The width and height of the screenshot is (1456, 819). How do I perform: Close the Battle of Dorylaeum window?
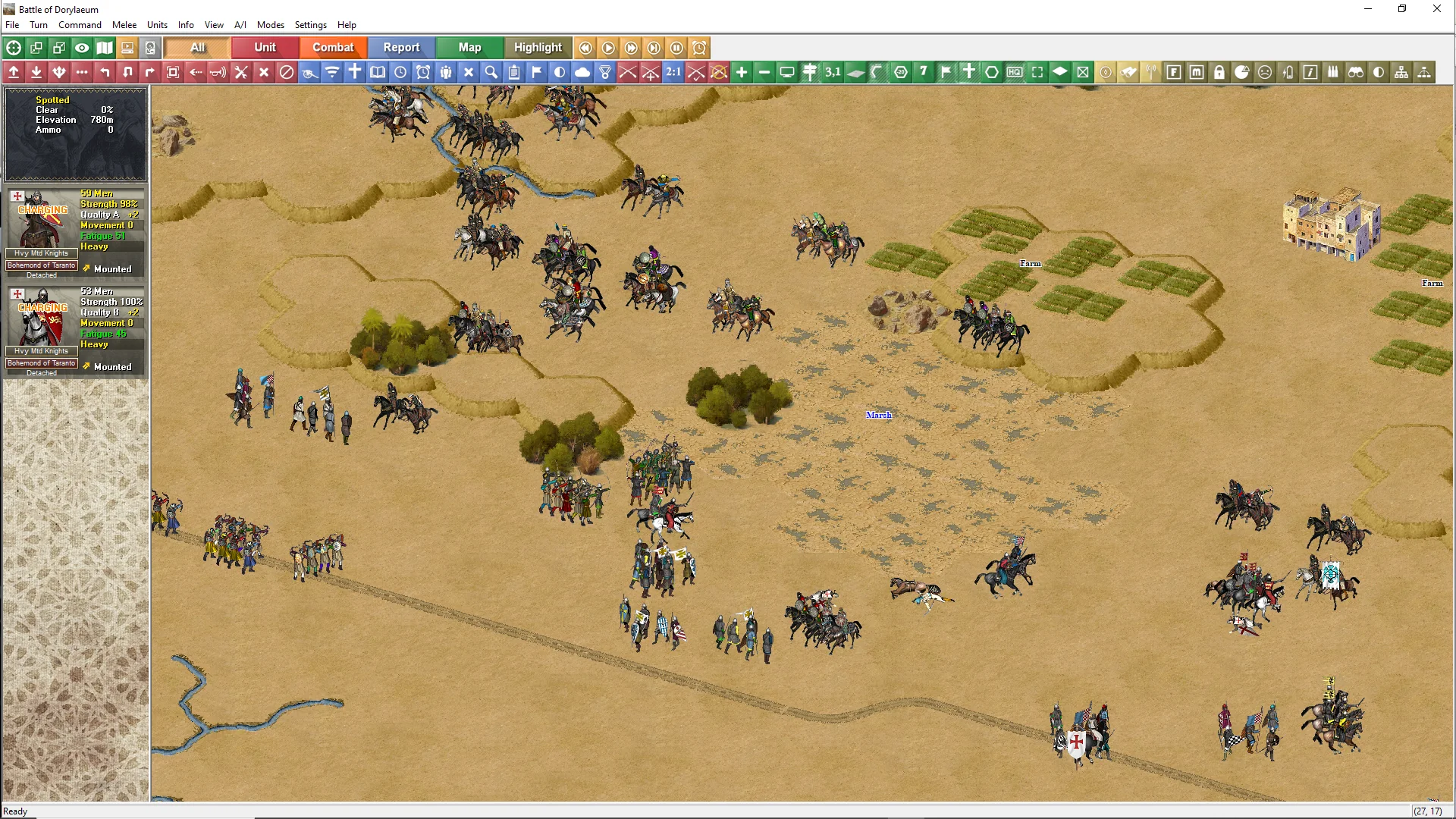click(x=1436, y=9)
